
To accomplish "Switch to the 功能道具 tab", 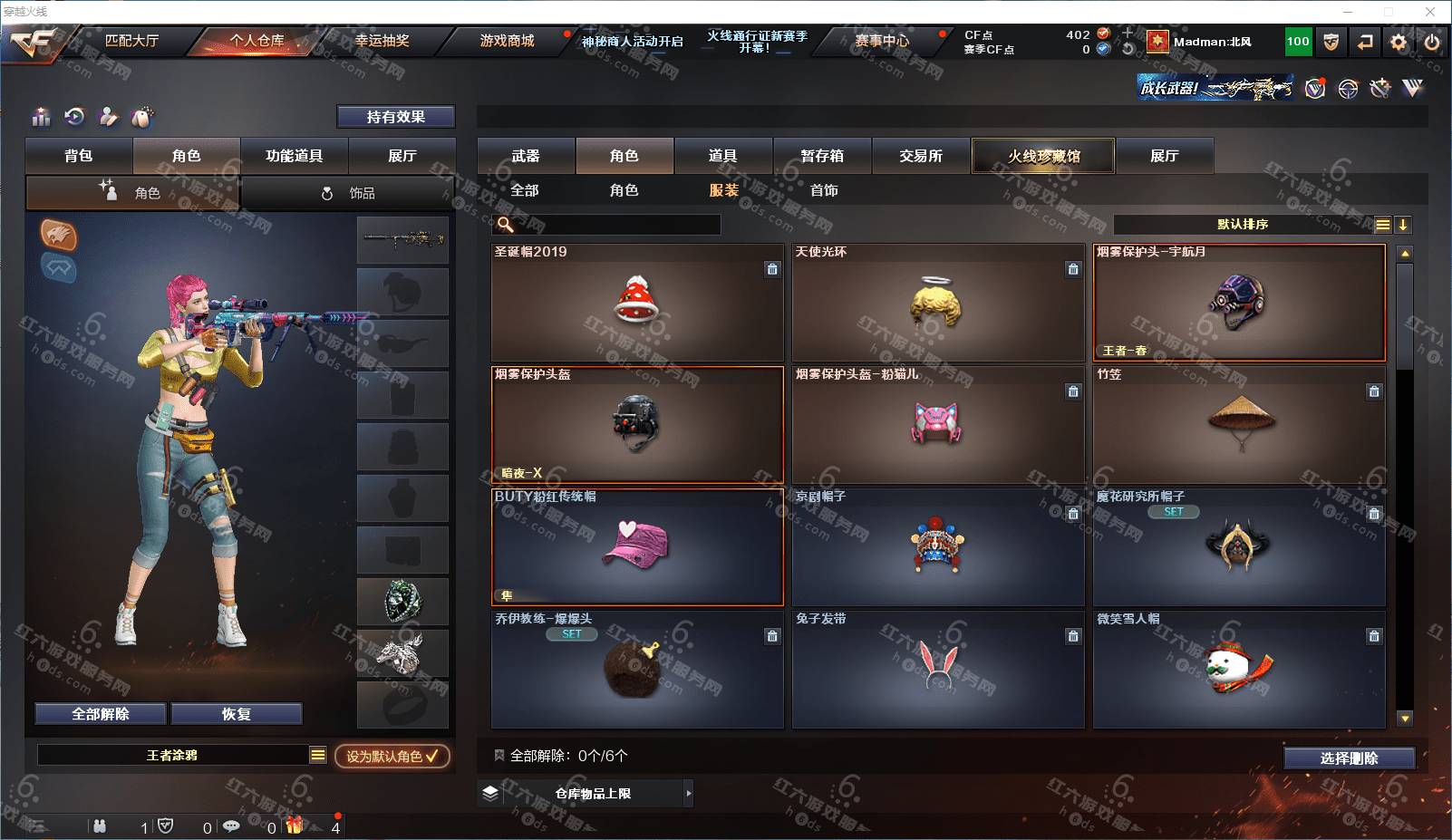I will click(x=294, y=156).
